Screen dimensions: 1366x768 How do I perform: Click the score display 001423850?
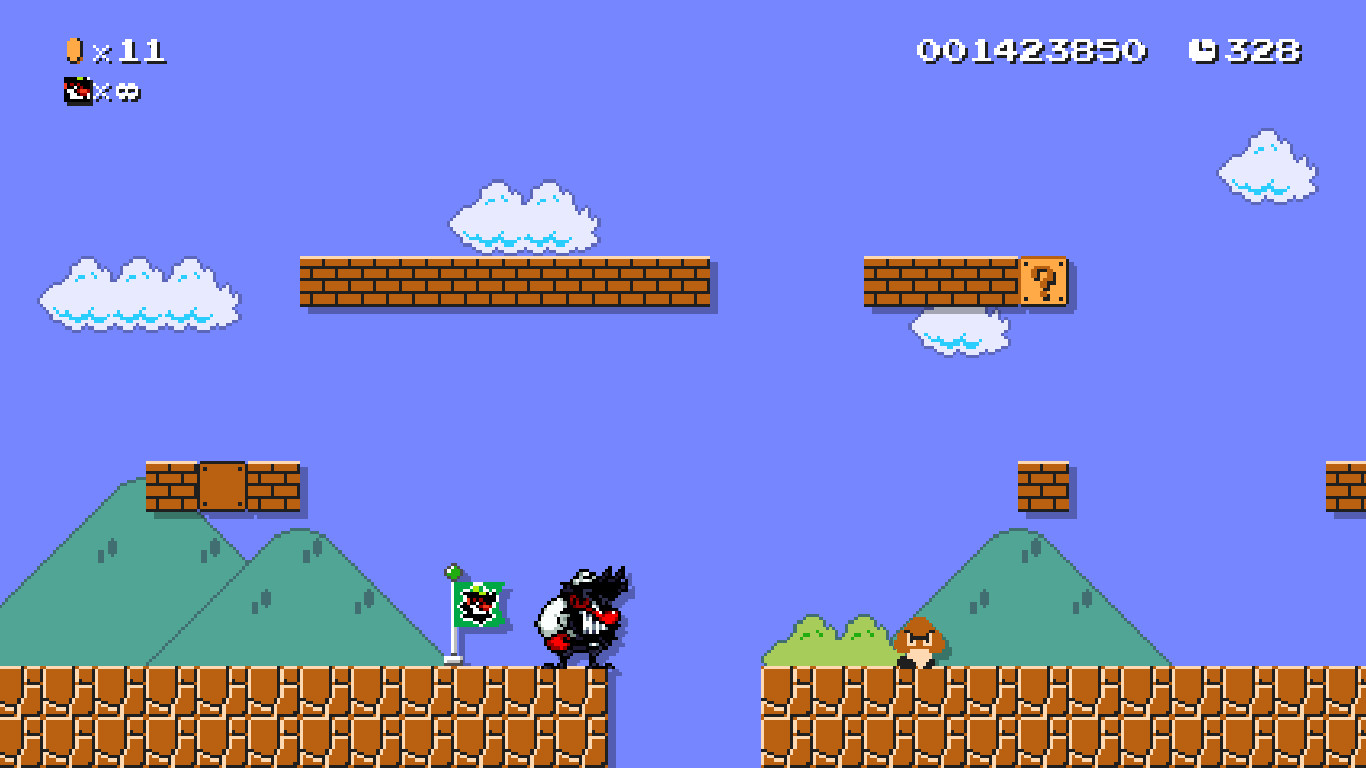coord(1030,49)
